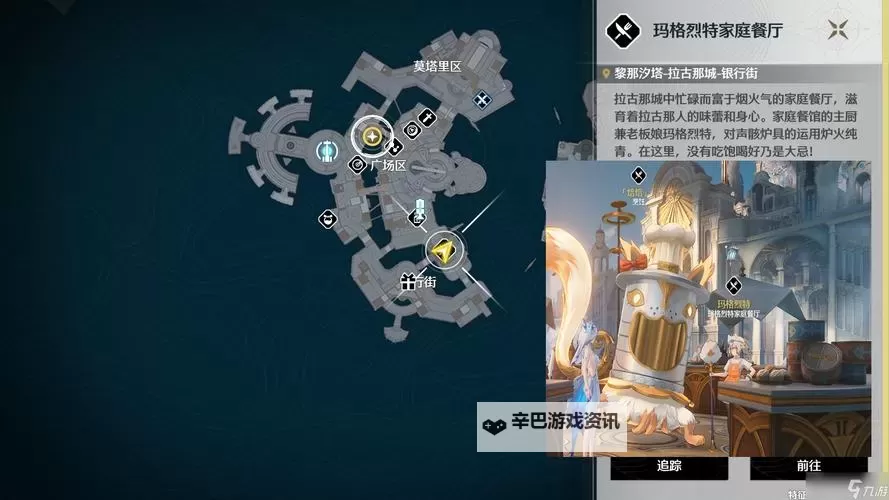Click the dagger marker on the map
Image resolution: width=889 pixels, height=500 pixels.
427,118
